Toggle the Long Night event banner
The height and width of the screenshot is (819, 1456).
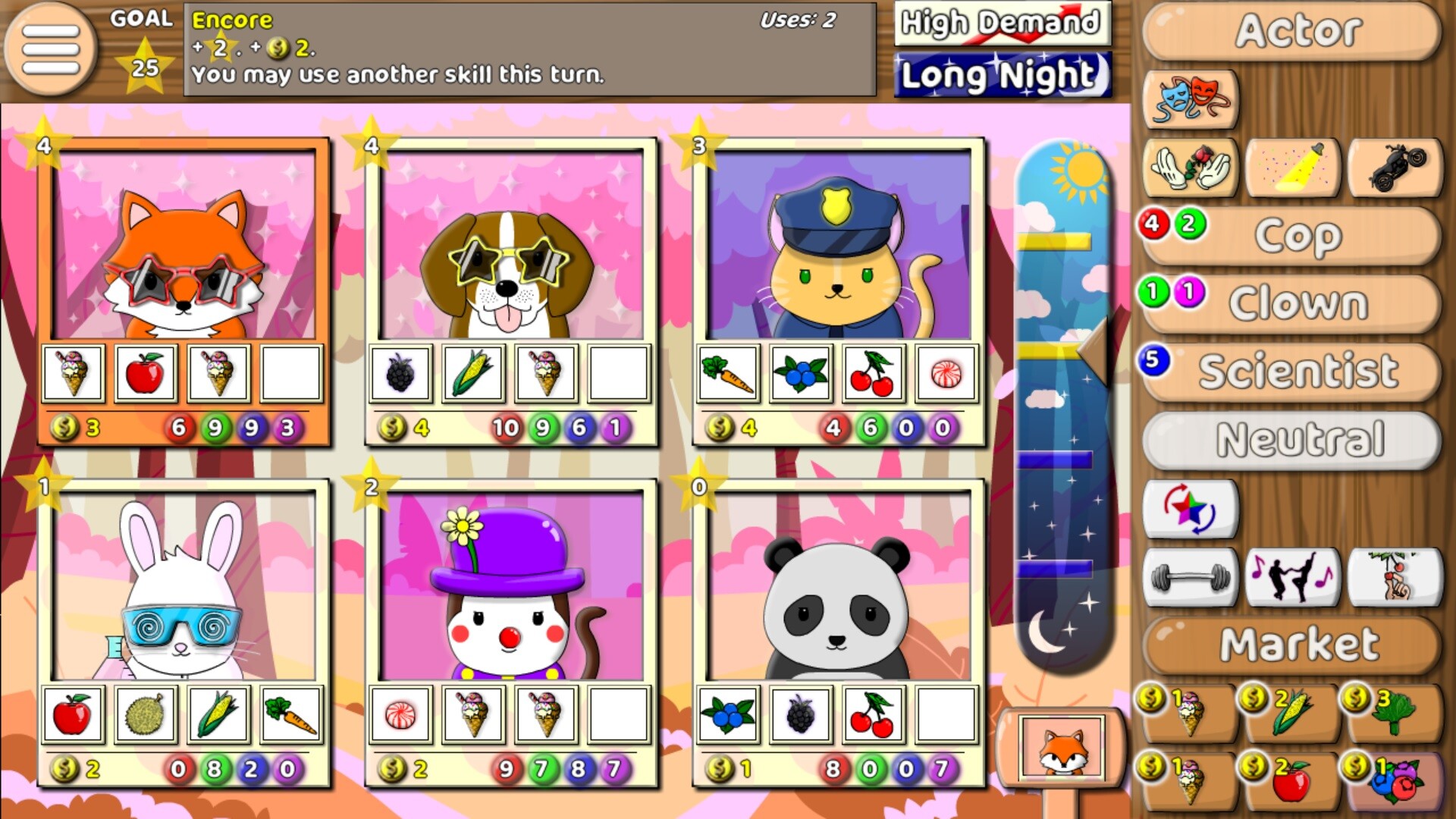click(x=1003, y=76)
